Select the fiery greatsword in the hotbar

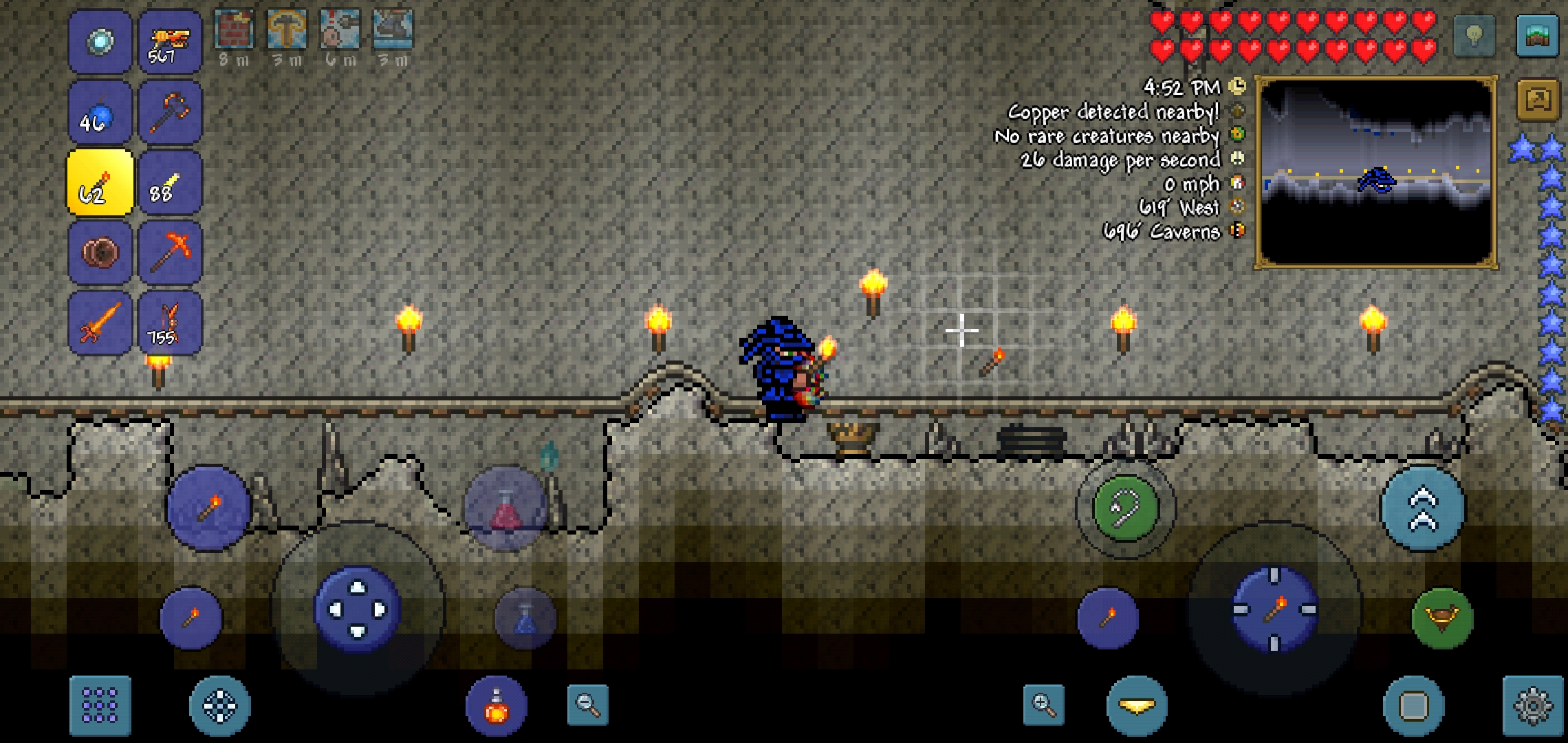(x=100, y=320)
